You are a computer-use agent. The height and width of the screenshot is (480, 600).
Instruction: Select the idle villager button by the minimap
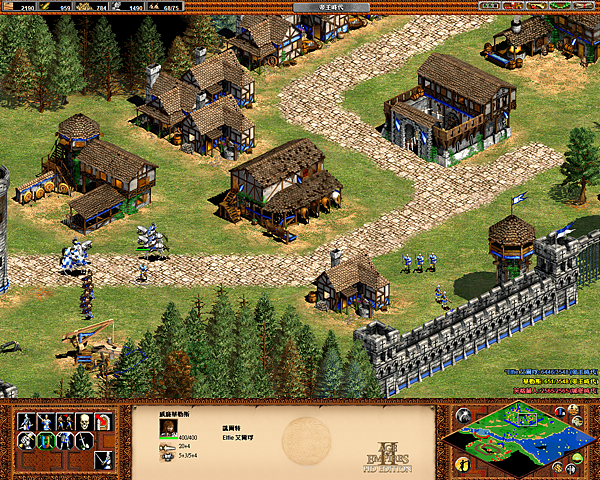[x=465, y=463]
